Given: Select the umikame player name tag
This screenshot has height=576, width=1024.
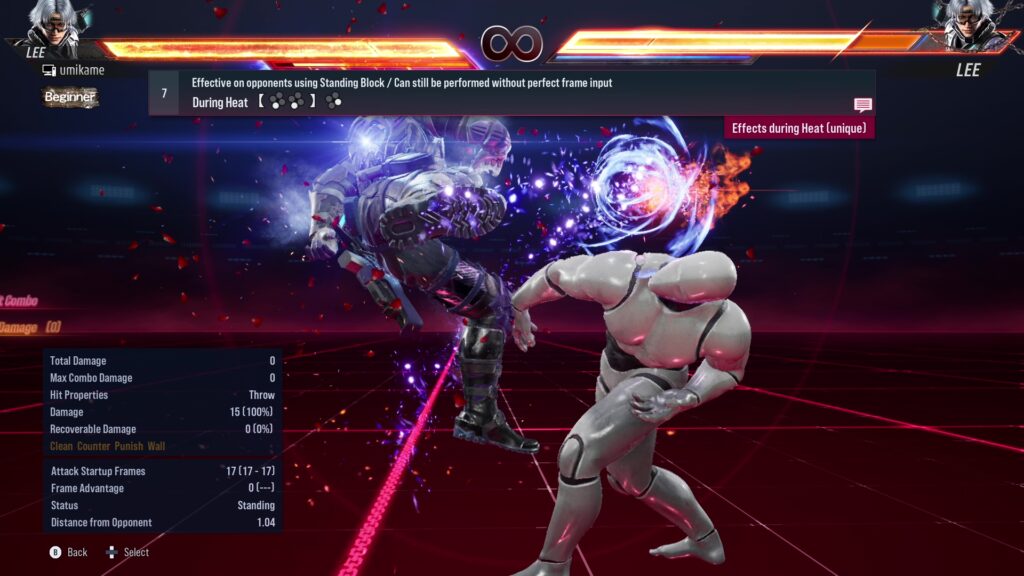Looking at the screenshot, I should tap(74, 70).
